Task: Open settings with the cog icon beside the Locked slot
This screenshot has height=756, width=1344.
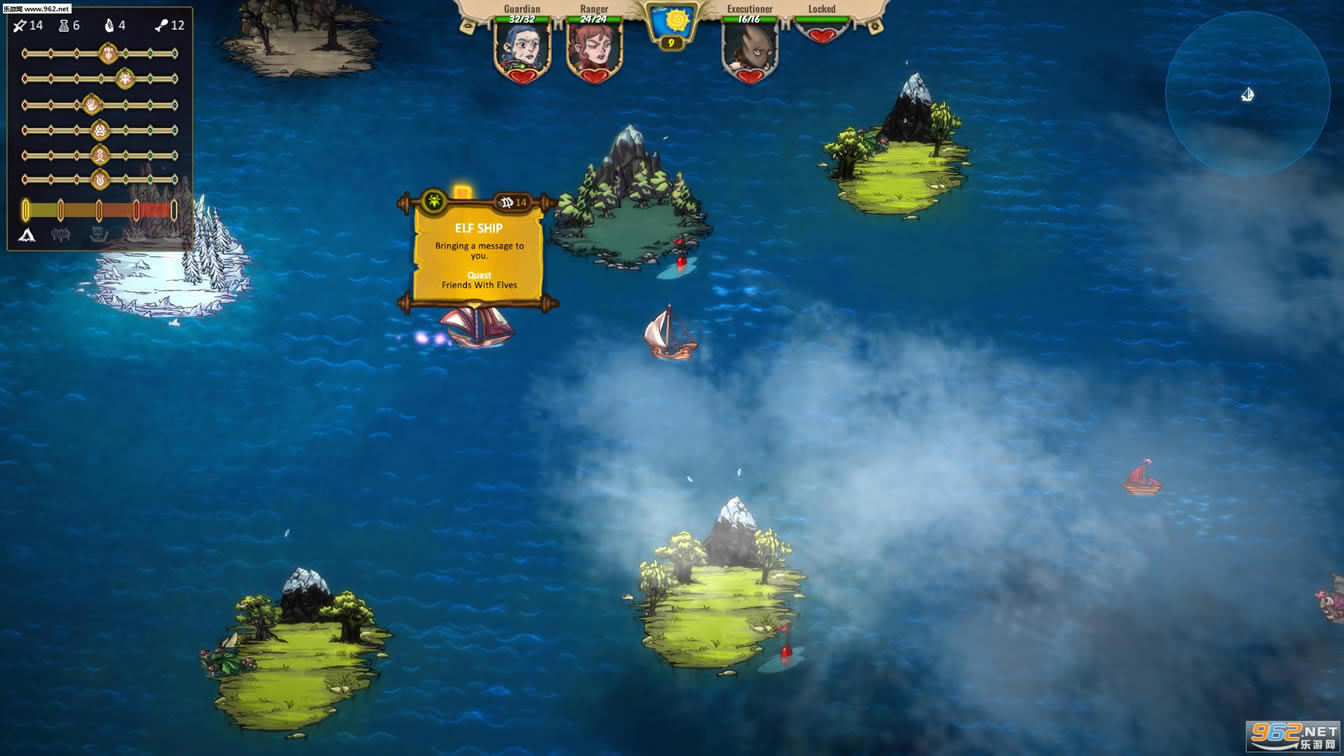Action: (x=875, y=24)
